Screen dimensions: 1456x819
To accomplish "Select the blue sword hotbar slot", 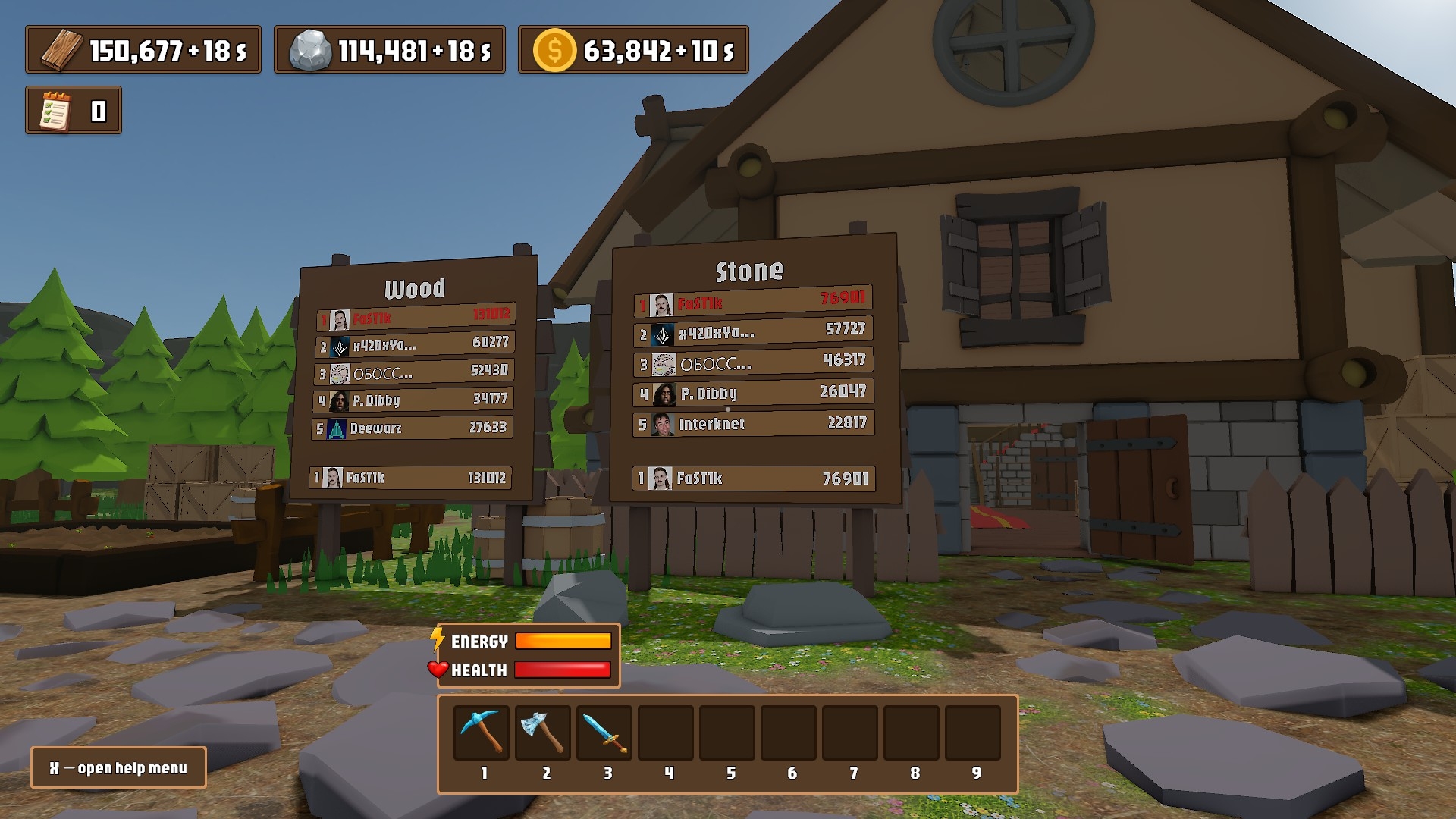I will click(x=604, y=733).
